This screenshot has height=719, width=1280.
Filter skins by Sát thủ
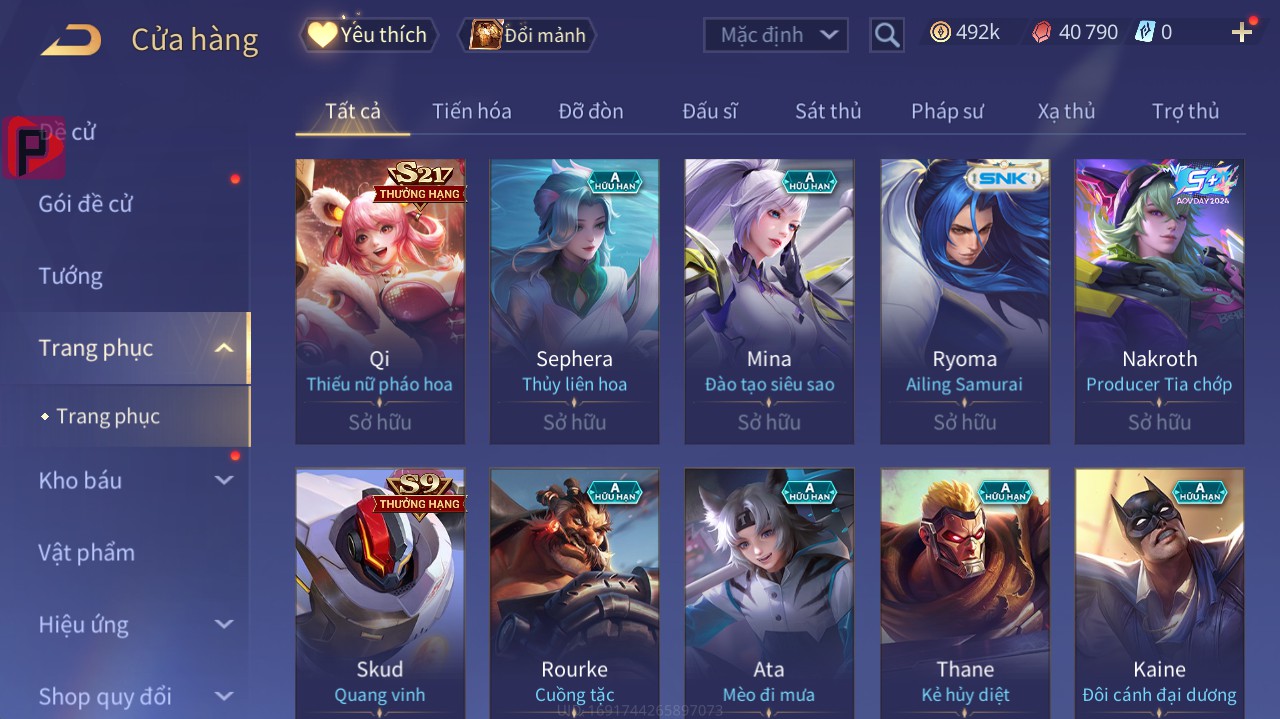click(x=827, y=111)
